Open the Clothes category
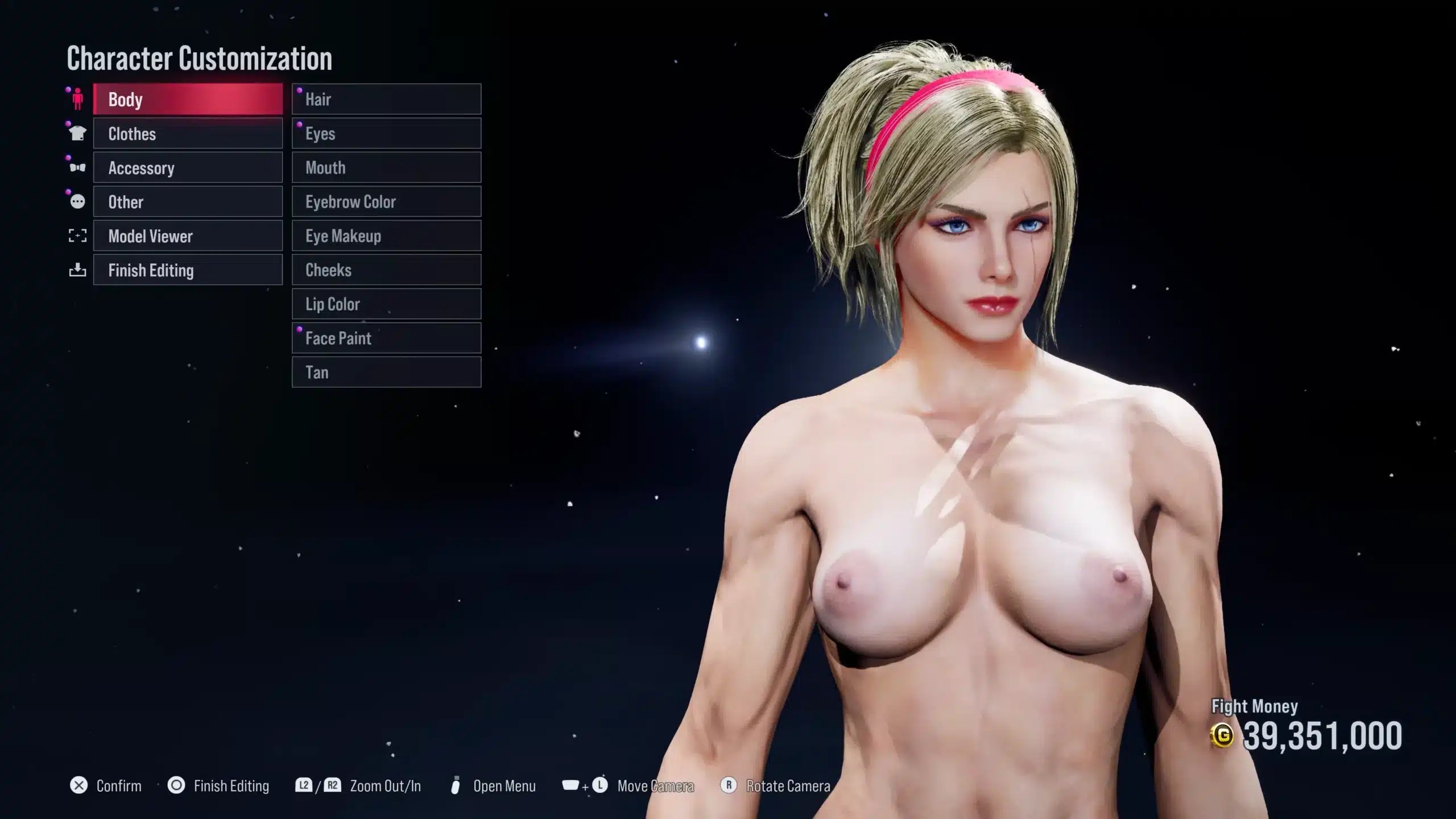 tap(188, 134)
